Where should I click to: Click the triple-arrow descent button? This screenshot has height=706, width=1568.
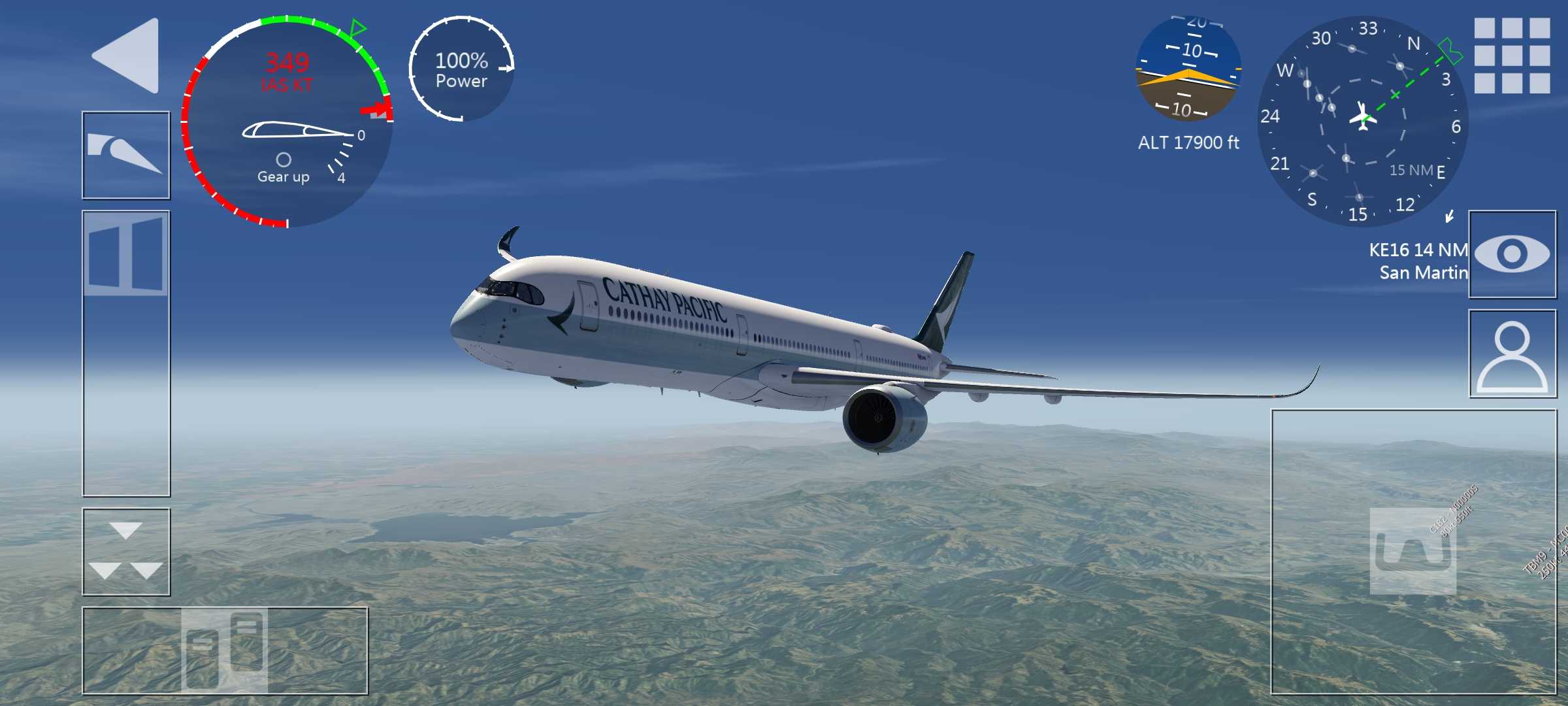(125, 552)
